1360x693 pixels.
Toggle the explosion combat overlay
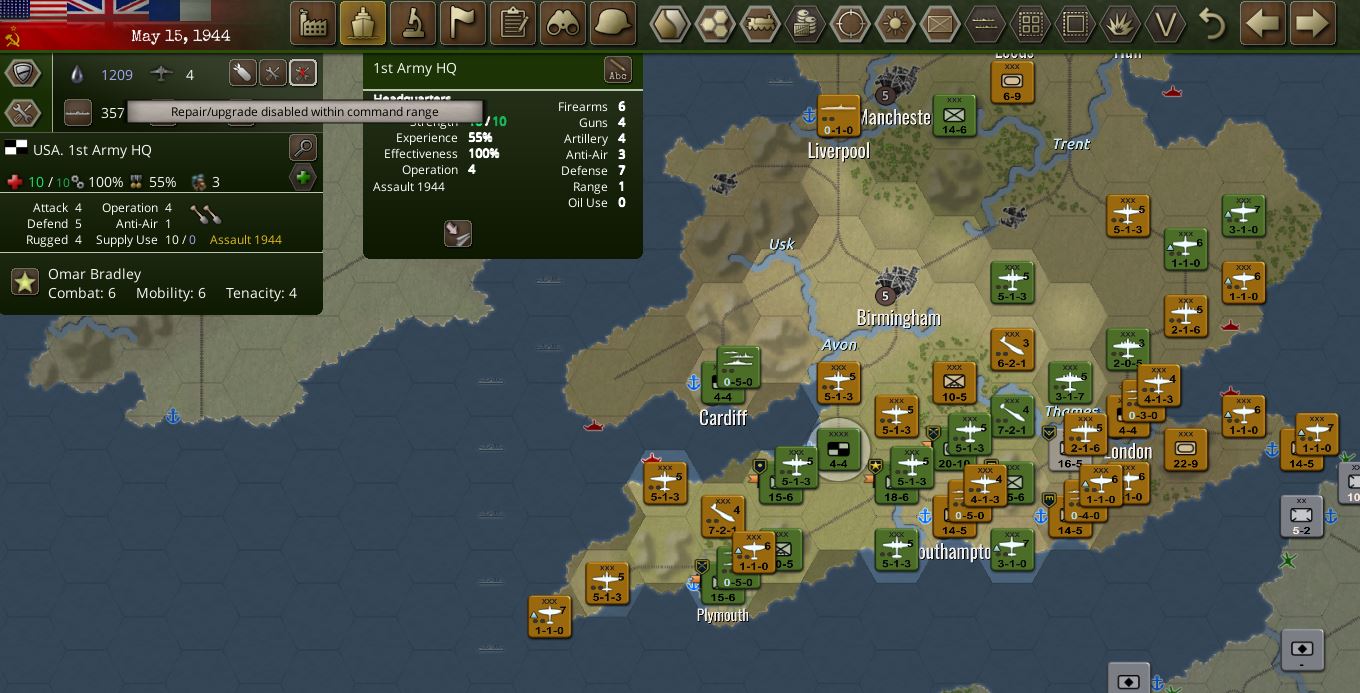(1120, 23)
